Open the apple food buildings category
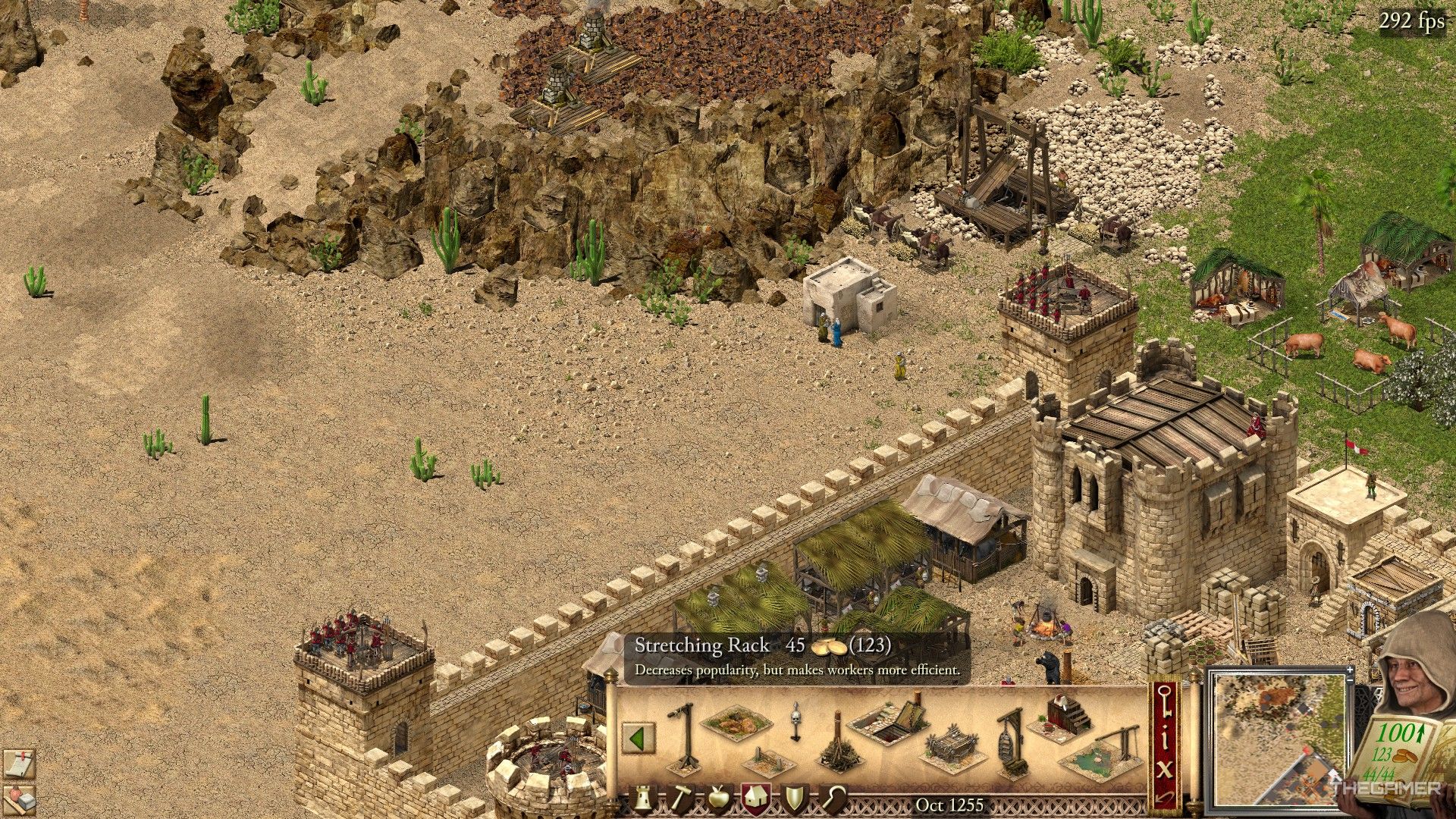 click(718, 799)
